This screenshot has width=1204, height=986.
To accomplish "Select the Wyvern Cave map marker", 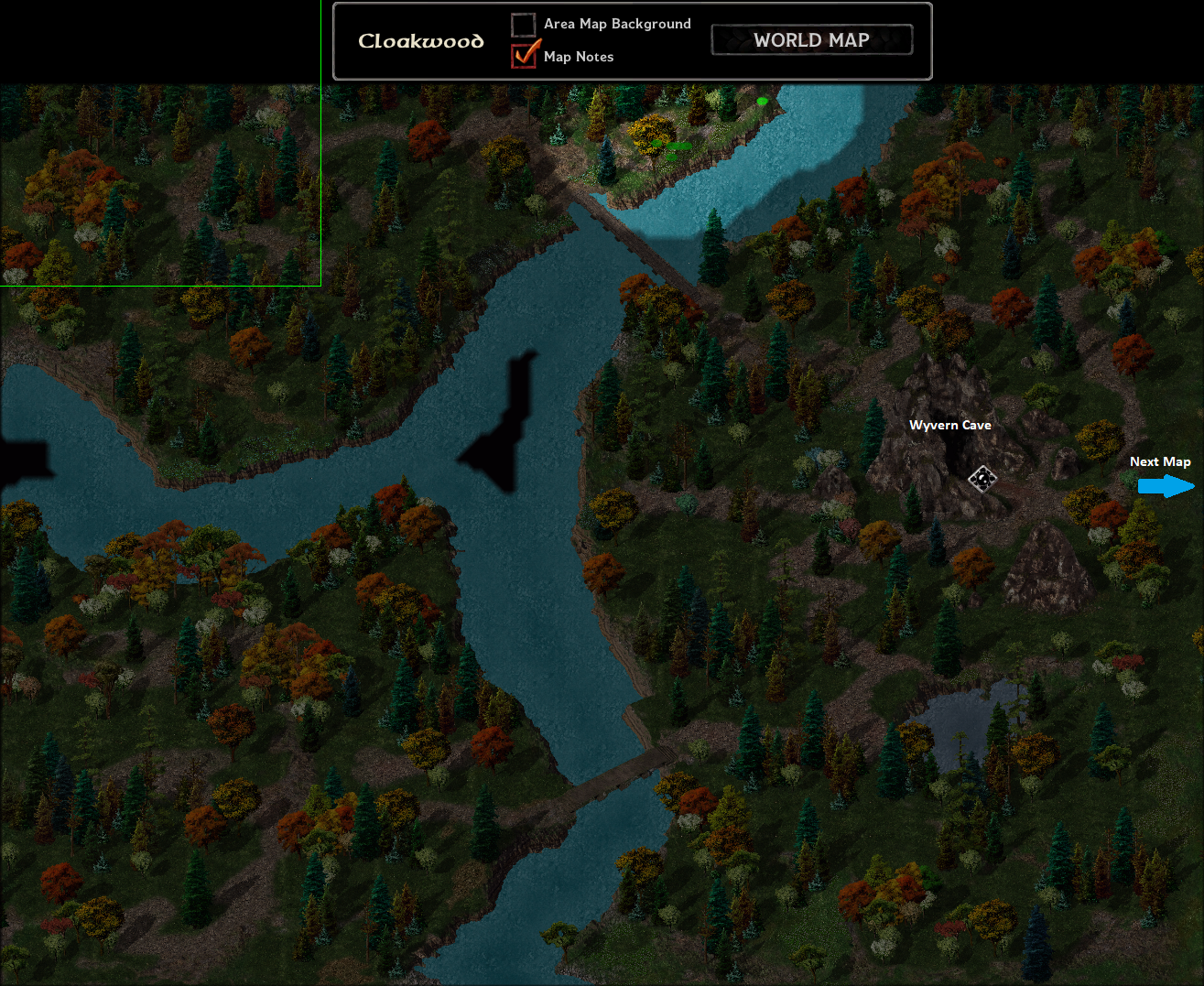I will (x=982, y=478).
